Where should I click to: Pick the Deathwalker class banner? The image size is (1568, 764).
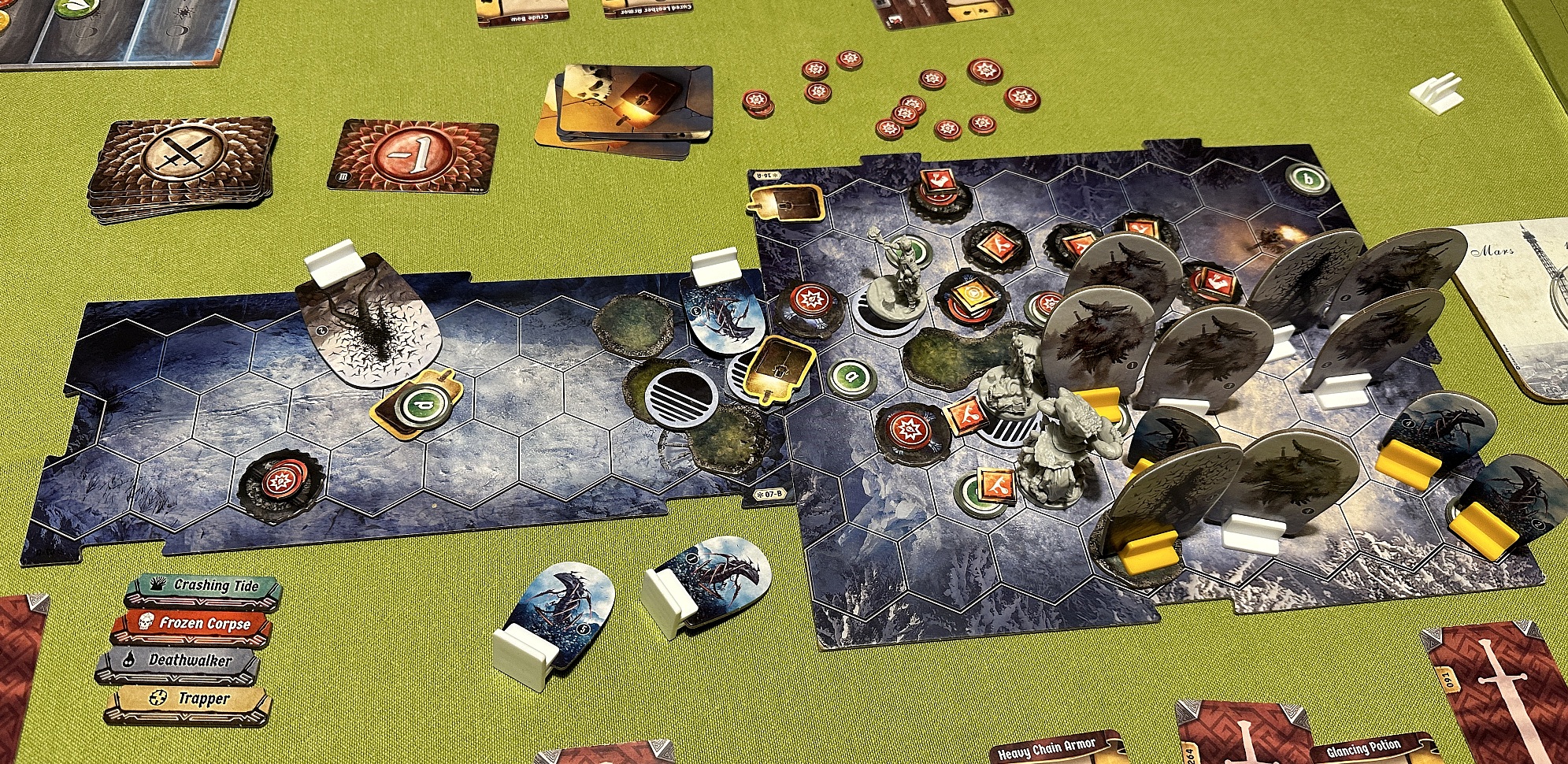pos(180,662)
